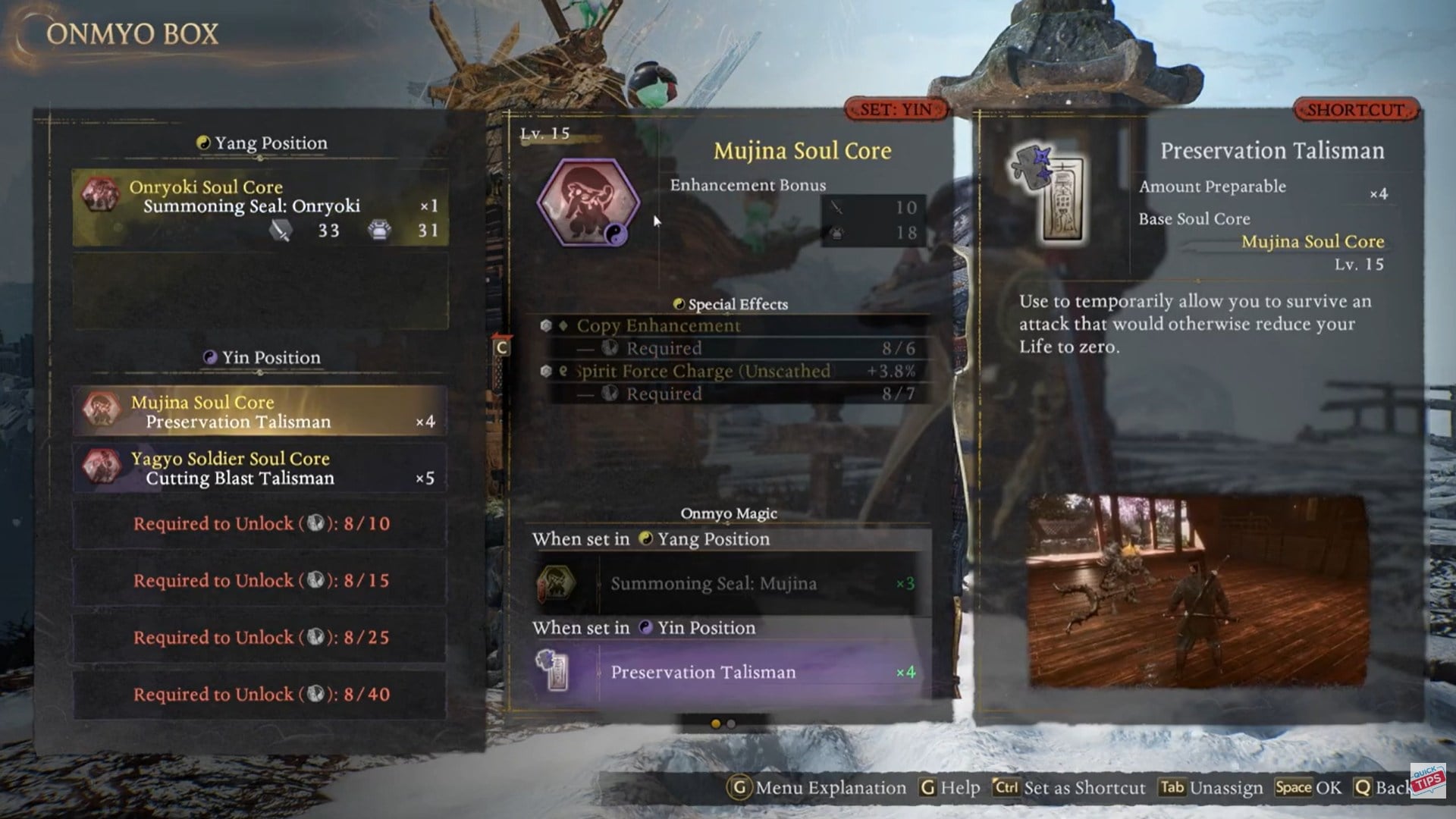Select the Spirit Force Charge effect row
The width and height of the screenshot is (1456, 819).
coord(730,372)
